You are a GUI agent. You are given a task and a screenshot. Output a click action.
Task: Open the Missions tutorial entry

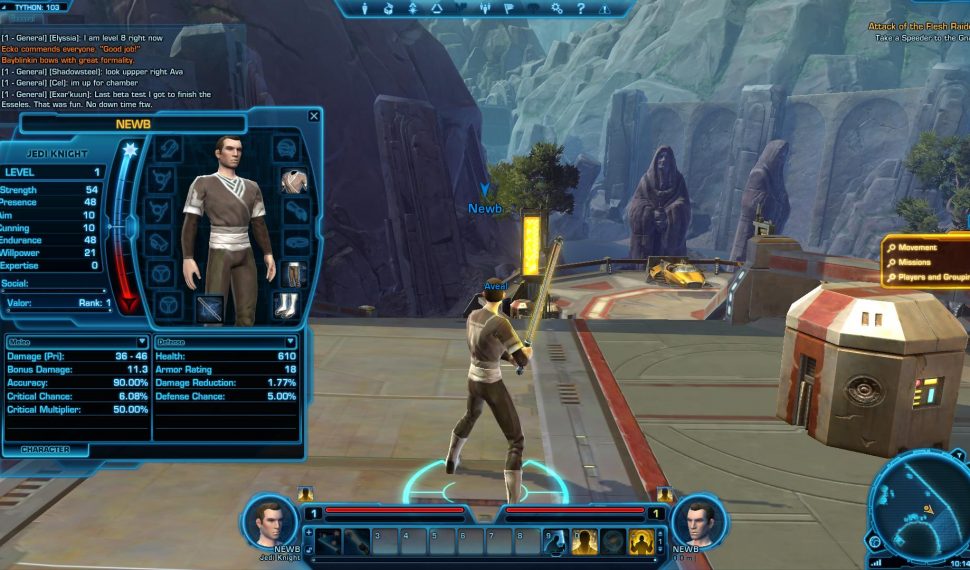[914, 262]
